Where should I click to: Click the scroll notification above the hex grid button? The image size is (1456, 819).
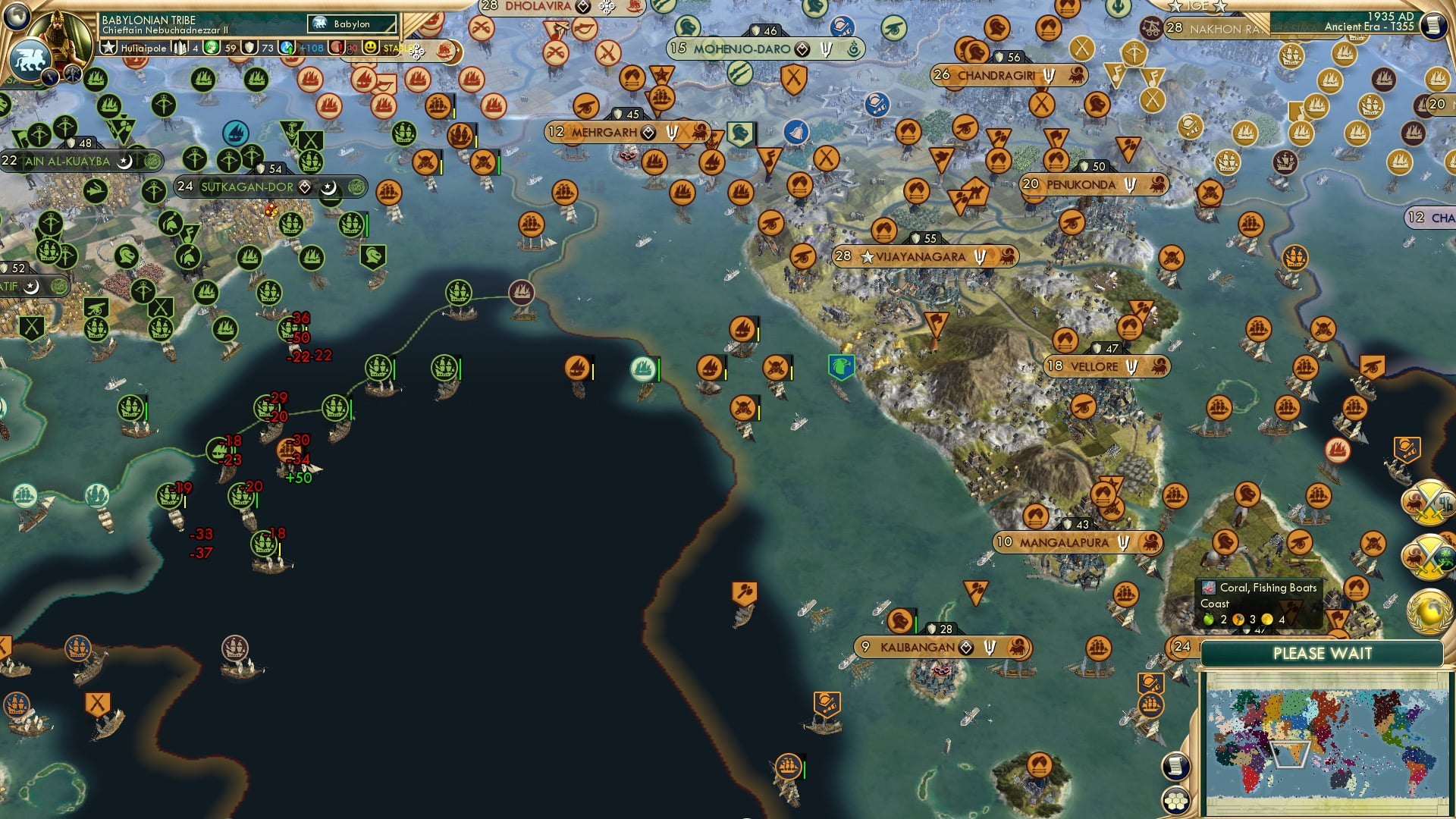(x=1175, y=766)
